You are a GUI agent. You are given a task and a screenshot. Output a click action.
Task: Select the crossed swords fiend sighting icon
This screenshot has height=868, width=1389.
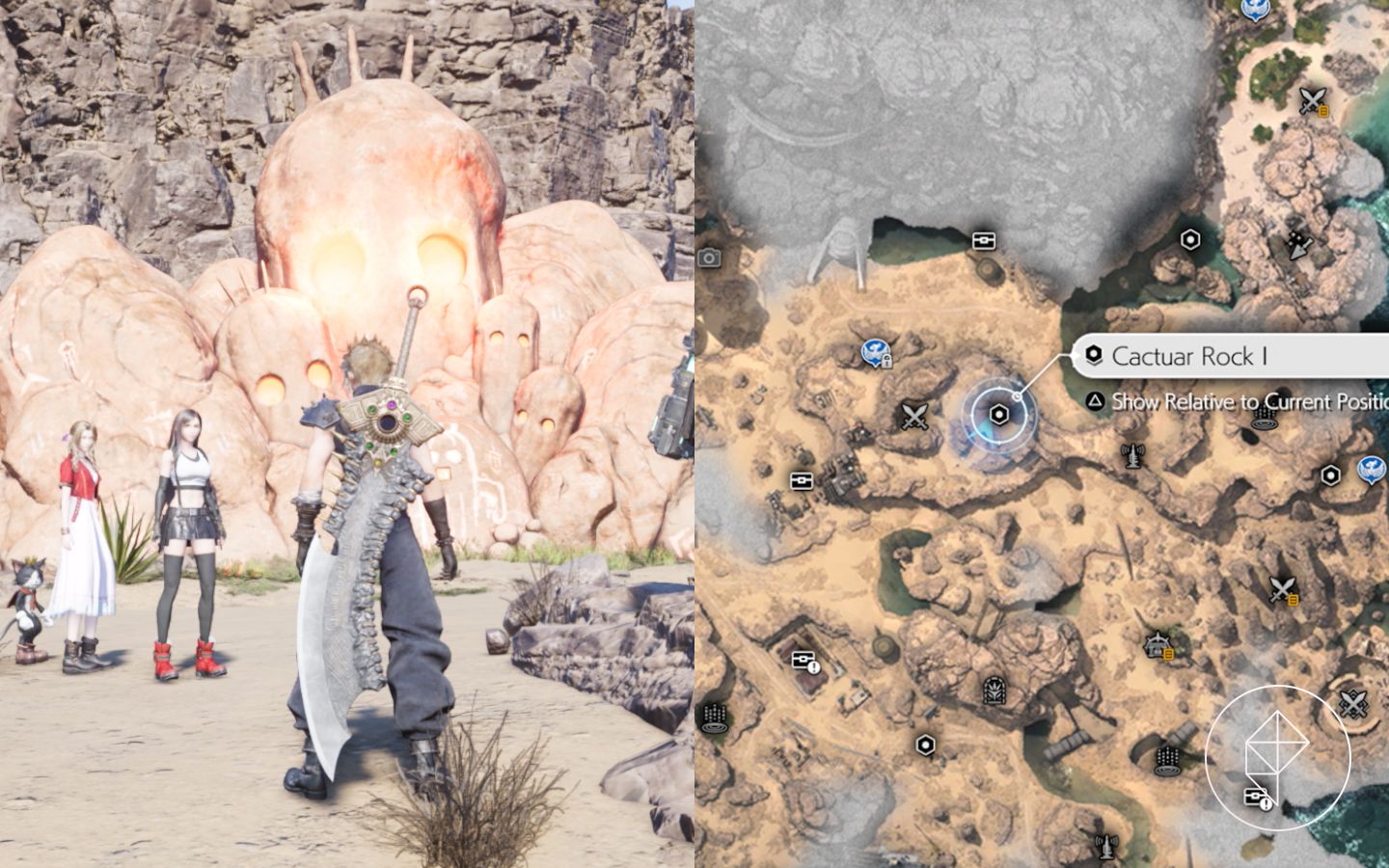(x=915, y=416)
